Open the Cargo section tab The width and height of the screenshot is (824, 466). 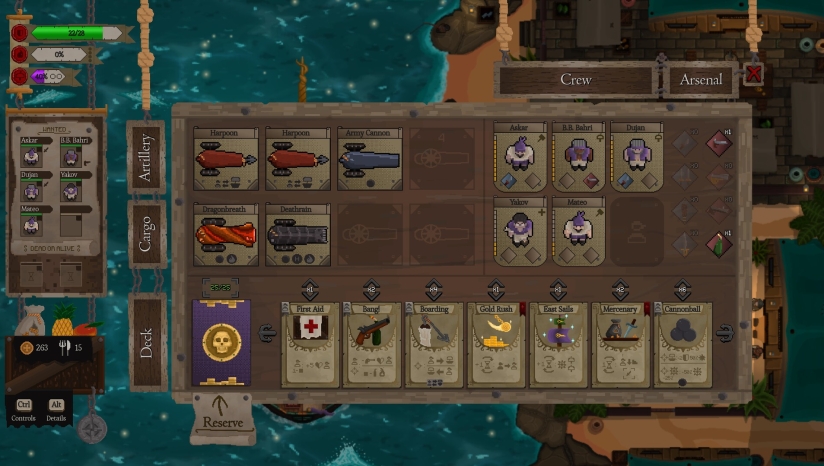click(146, 233)
